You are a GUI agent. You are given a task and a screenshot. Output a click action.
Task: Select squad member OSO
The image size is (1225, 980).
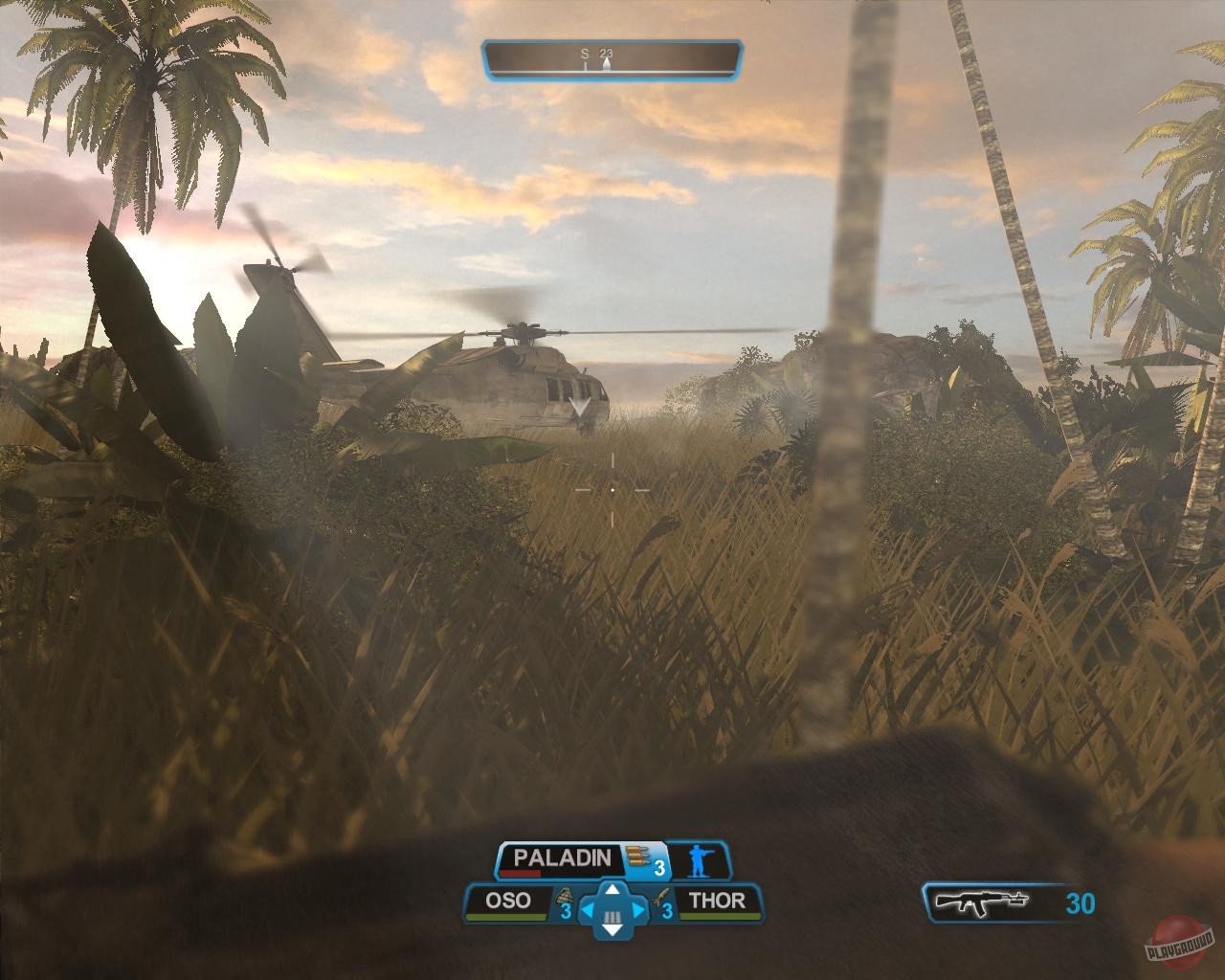pos(508,901)
